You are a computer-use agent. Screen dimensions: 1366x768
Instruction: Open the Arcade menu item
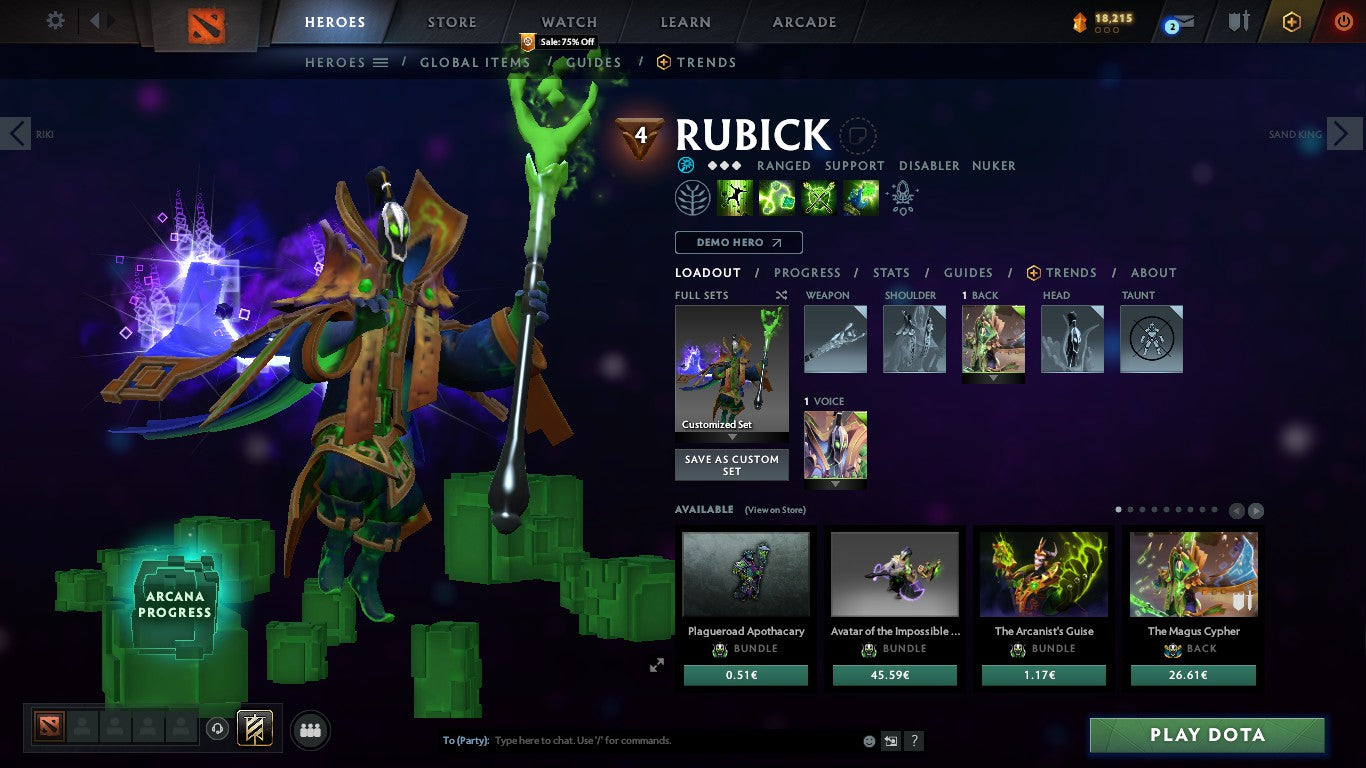coord(806,21)
